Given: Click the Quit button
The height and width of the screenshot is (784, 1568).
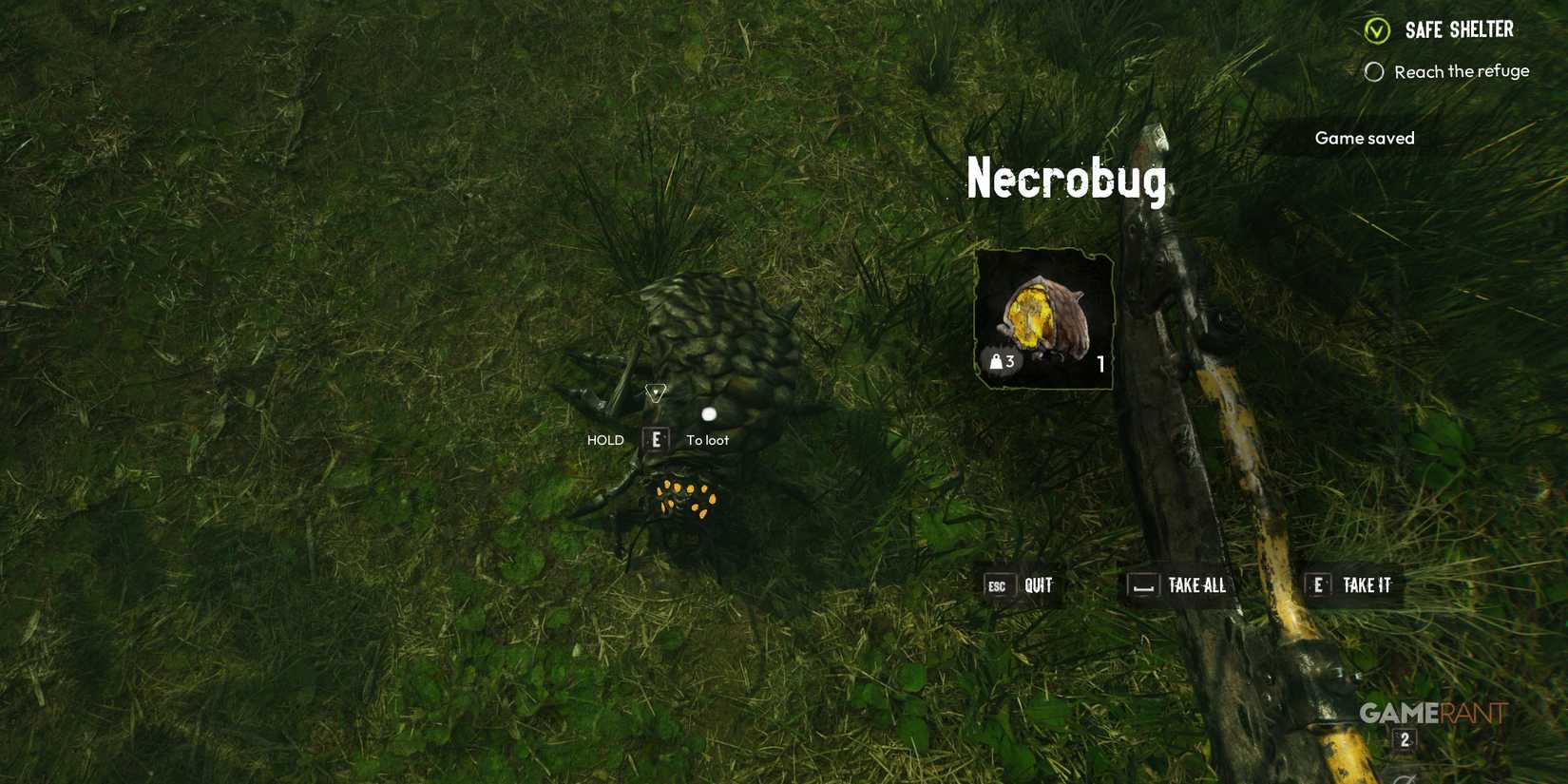Looking at the screenshot, I should (1037, 585).
